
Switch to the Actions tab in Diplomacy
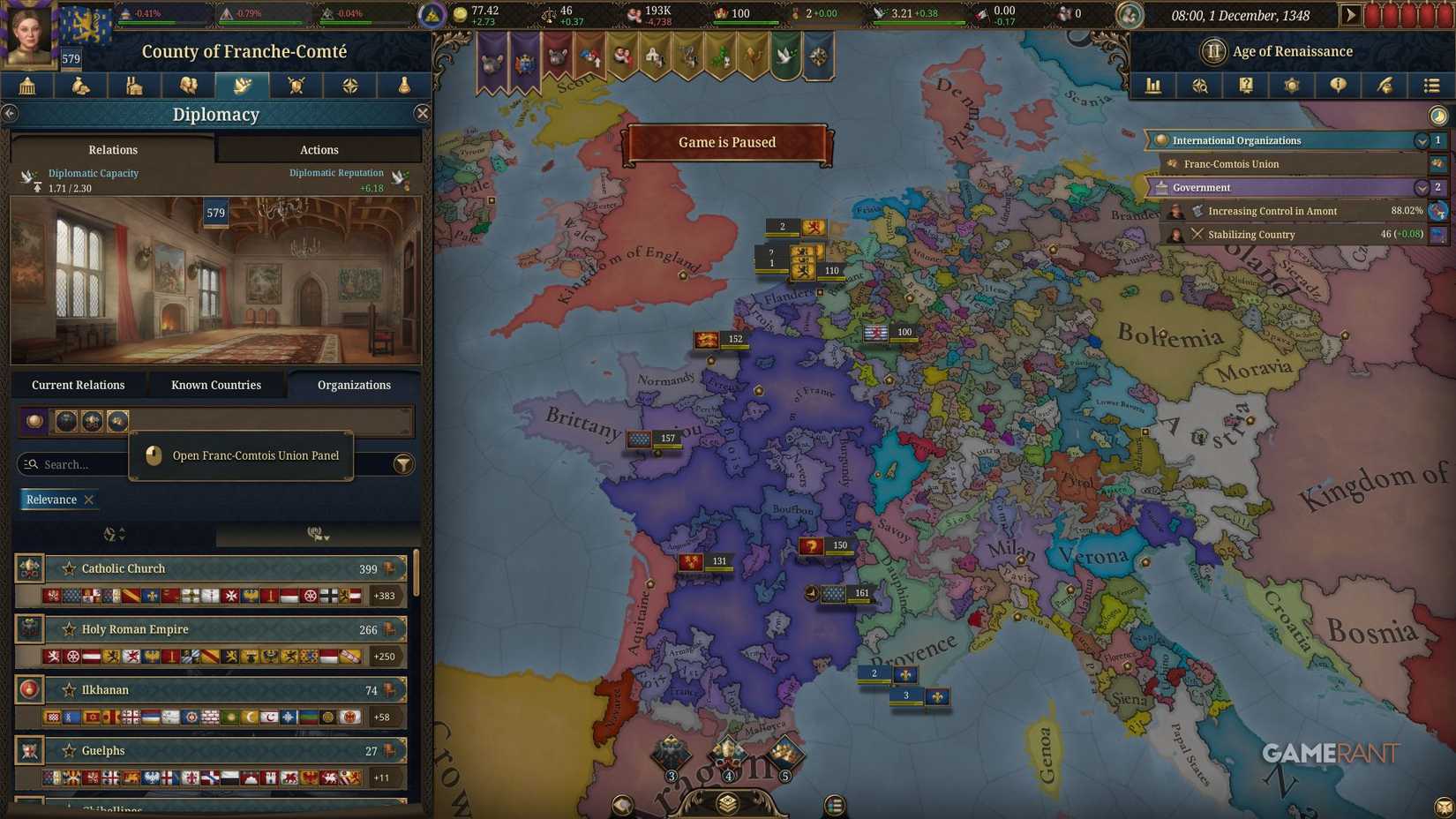click(x=319, y=149)
